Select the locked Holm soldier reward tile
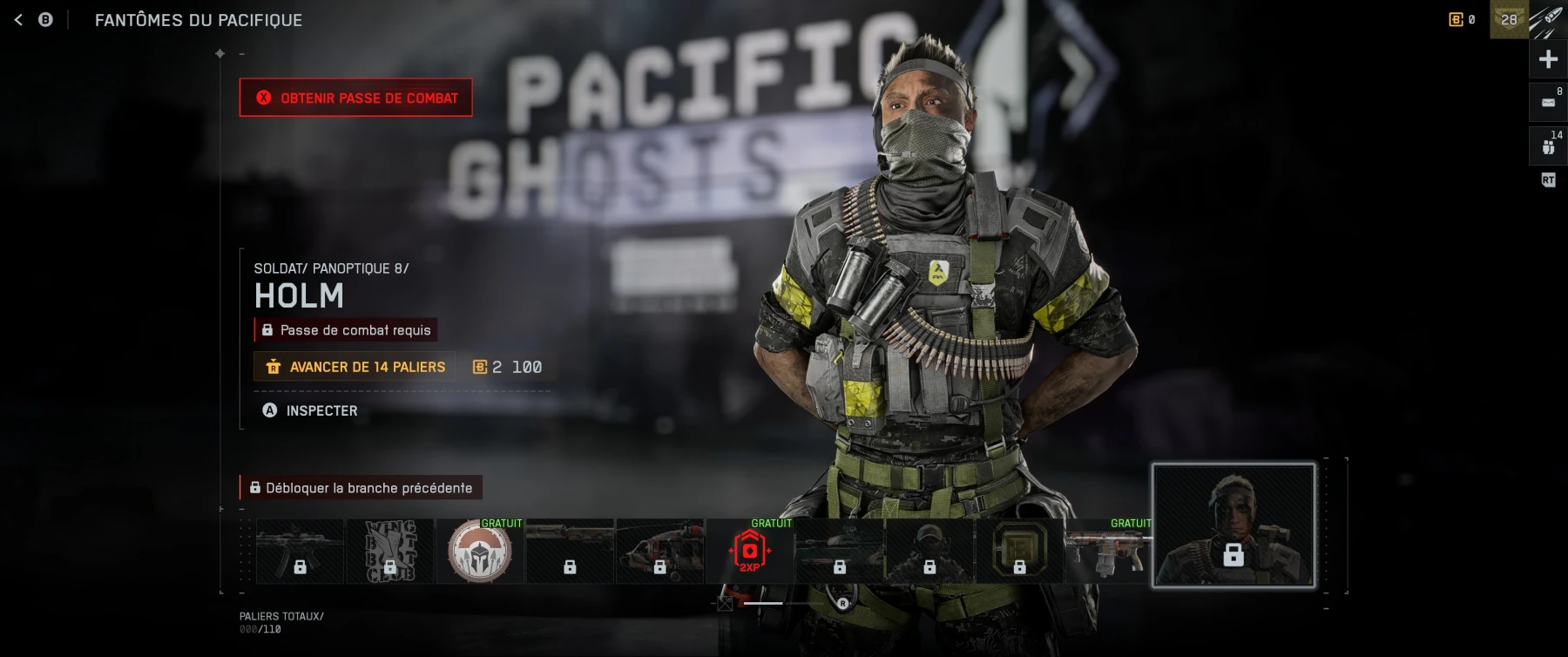Image resolution: width=1568 pixels, height=657 pixels. [1233, 525]
